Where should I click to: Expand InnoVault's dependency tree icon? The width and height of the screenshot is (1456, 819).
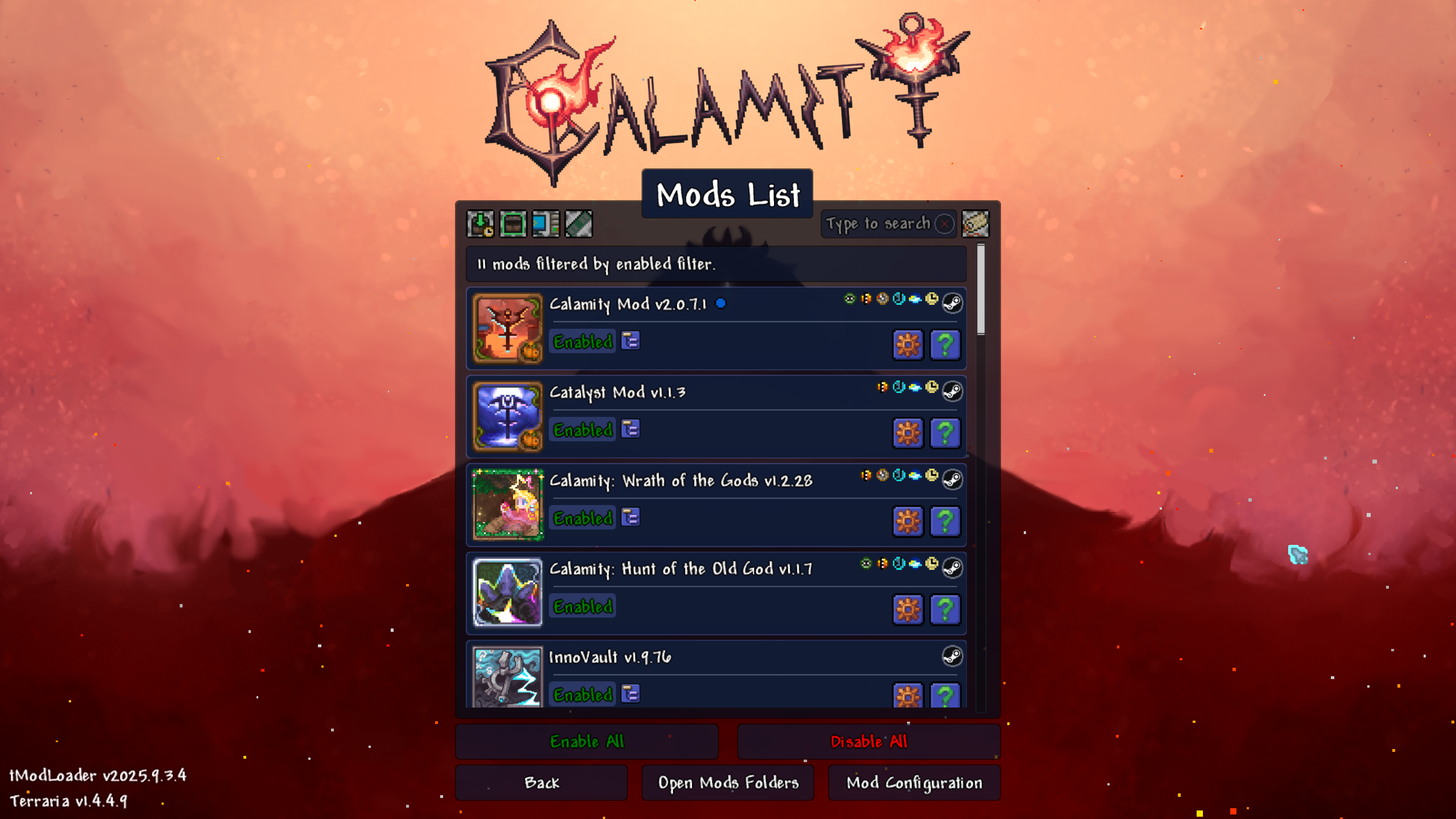tap(630, 693)
